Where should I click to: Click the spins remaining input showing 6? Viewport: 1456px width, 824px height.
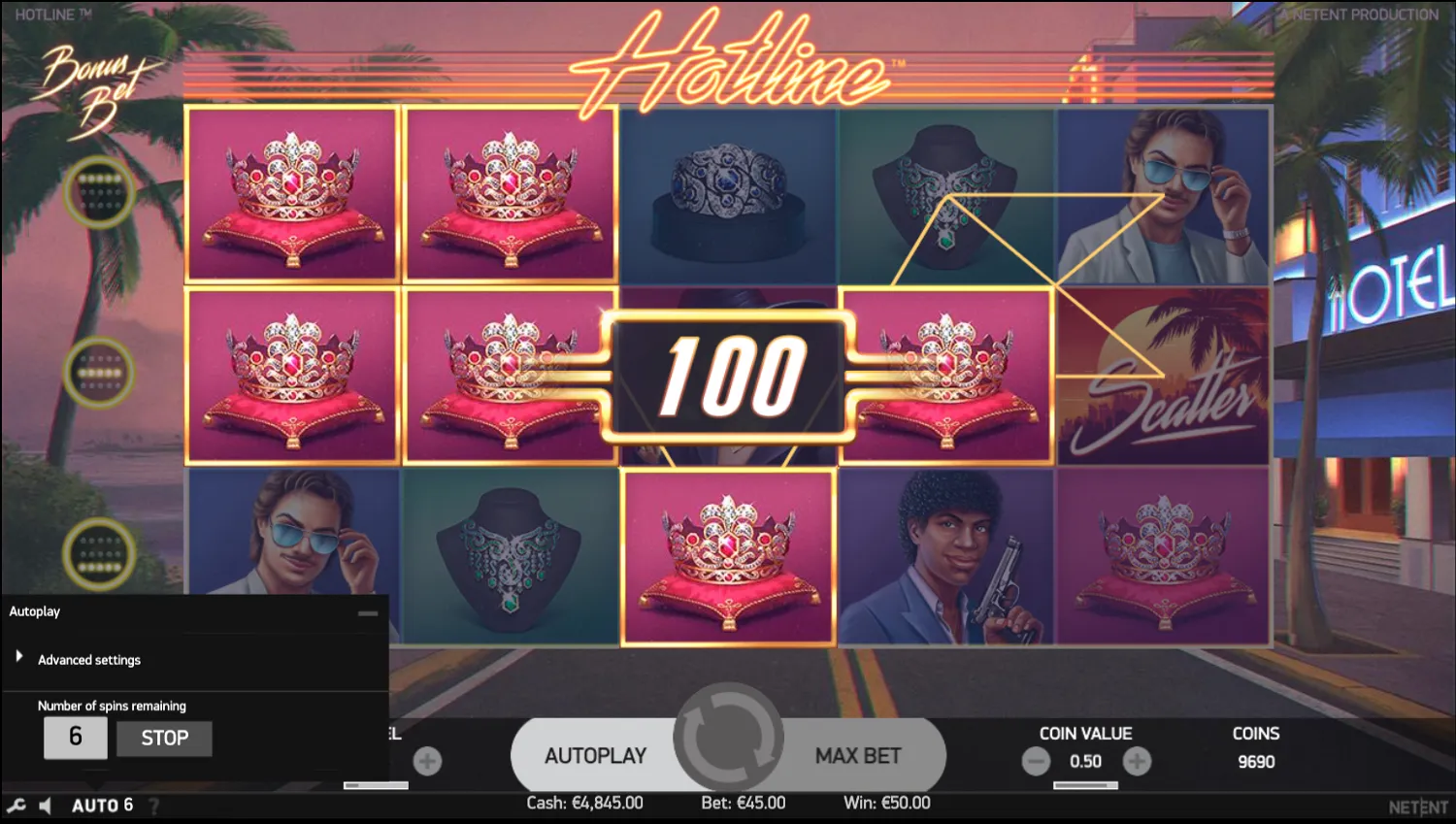pyautogui.click(x=75, y=738)
